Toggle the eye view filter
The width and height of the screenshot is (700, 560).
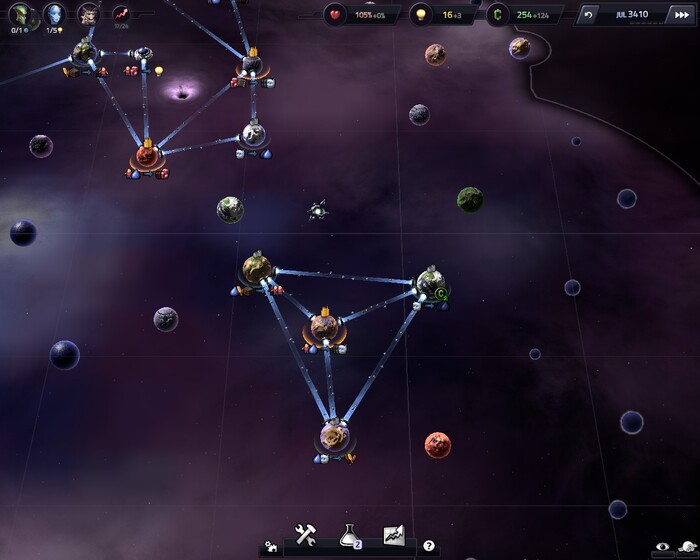coord(662,547)
